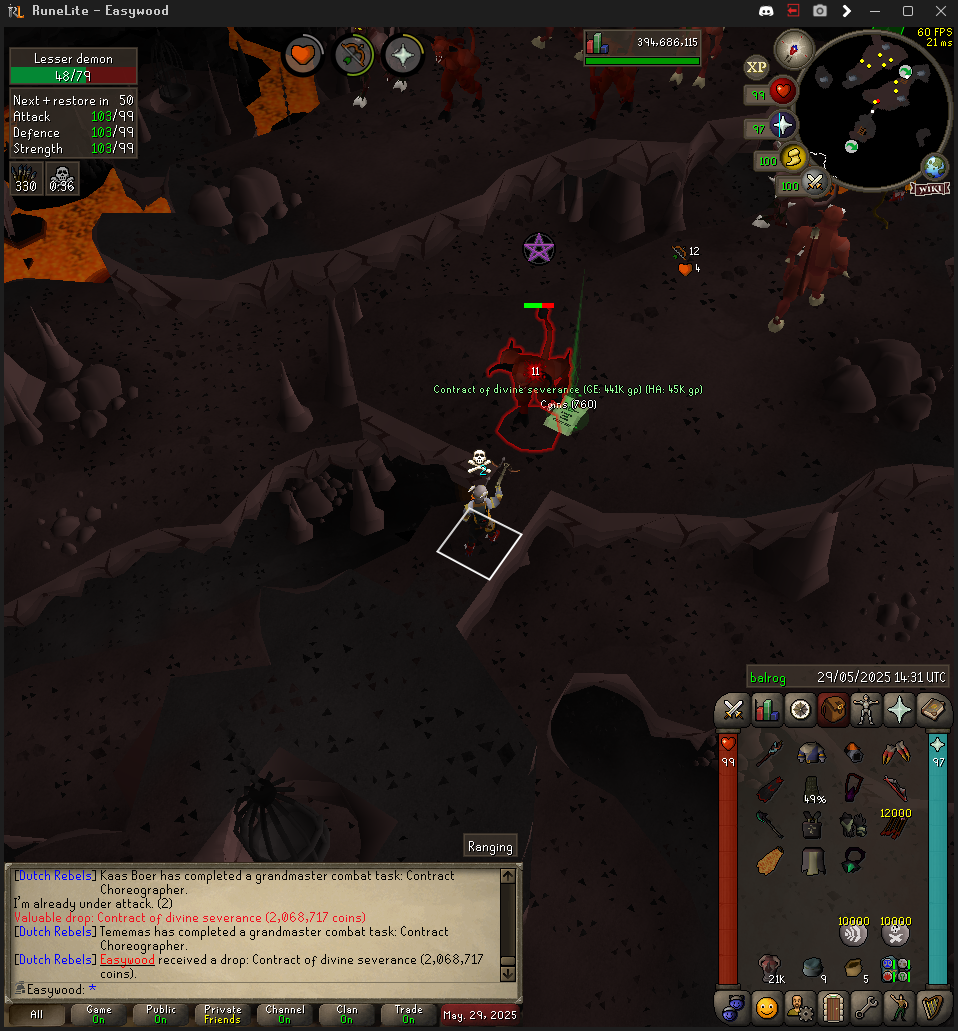This screenshot has width=958, height=1031.
Task: Maximize the RuneLite window
Action: click(x=908, y=11)
